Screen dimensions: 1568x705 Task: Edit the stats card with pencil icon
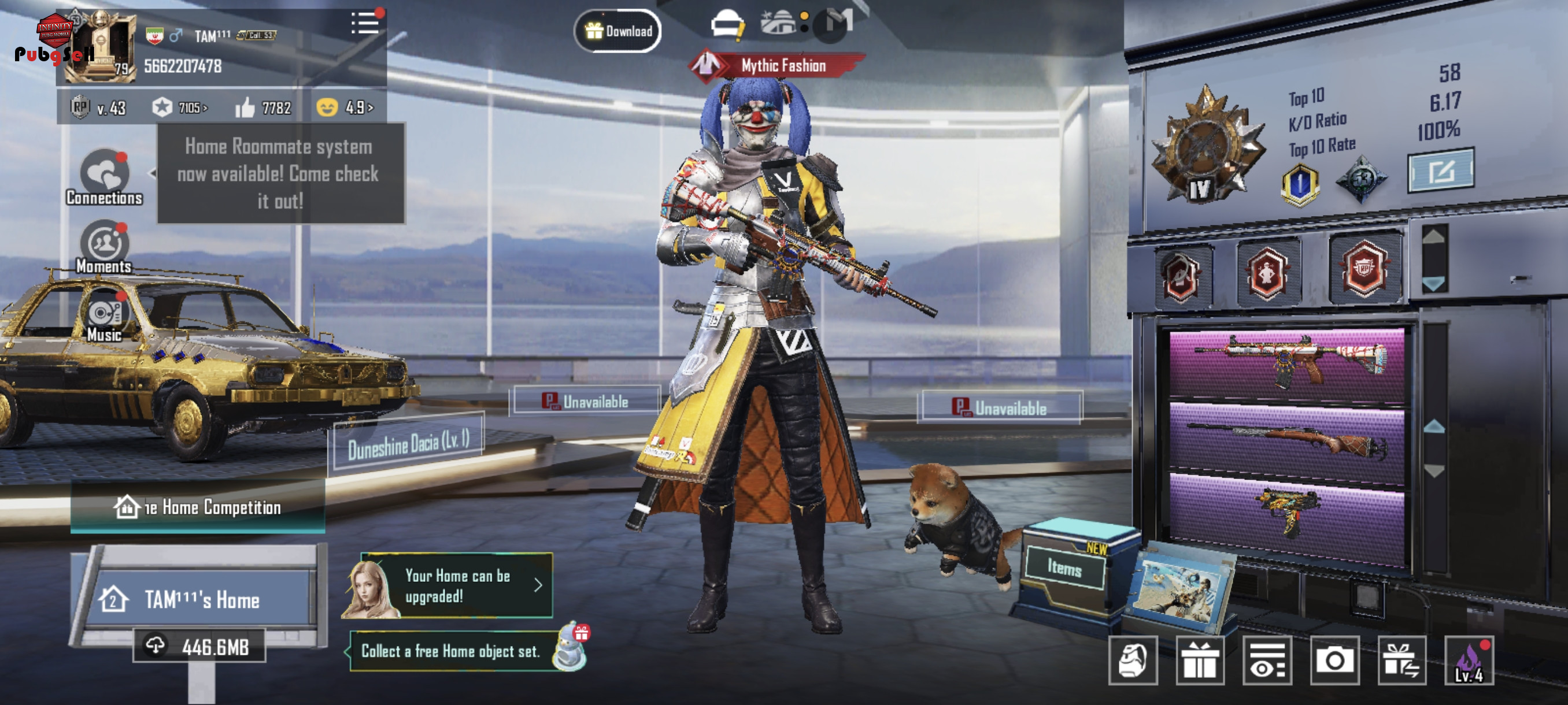tap(1440, 171)
